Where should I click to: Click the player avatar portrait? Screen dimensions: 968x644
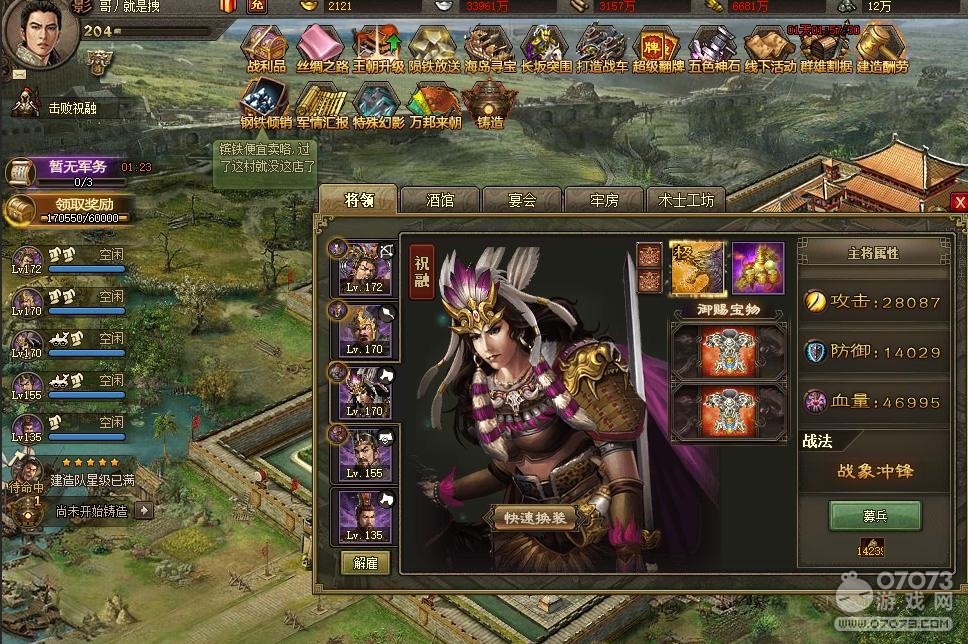pyautogui.click(x=40, y=33)
